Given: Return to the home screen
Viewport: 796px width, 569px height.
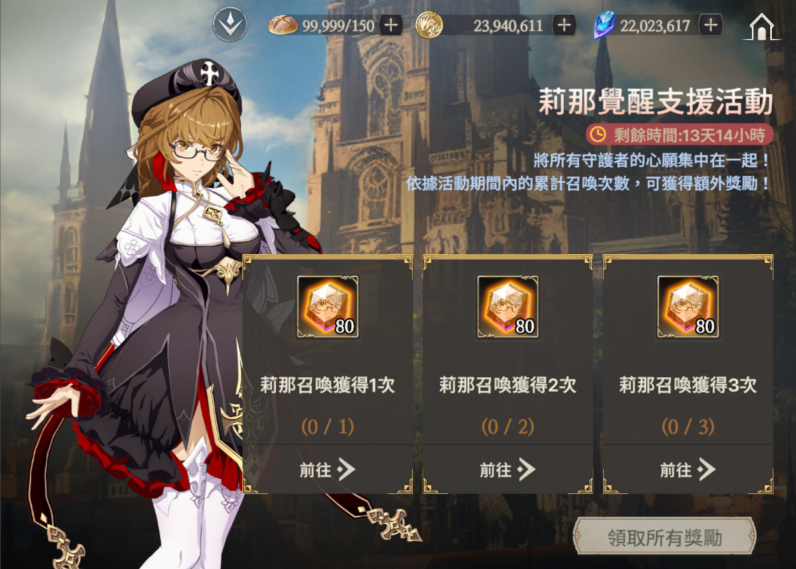Looking at the screenshot, I should click(x=762, y=26).
